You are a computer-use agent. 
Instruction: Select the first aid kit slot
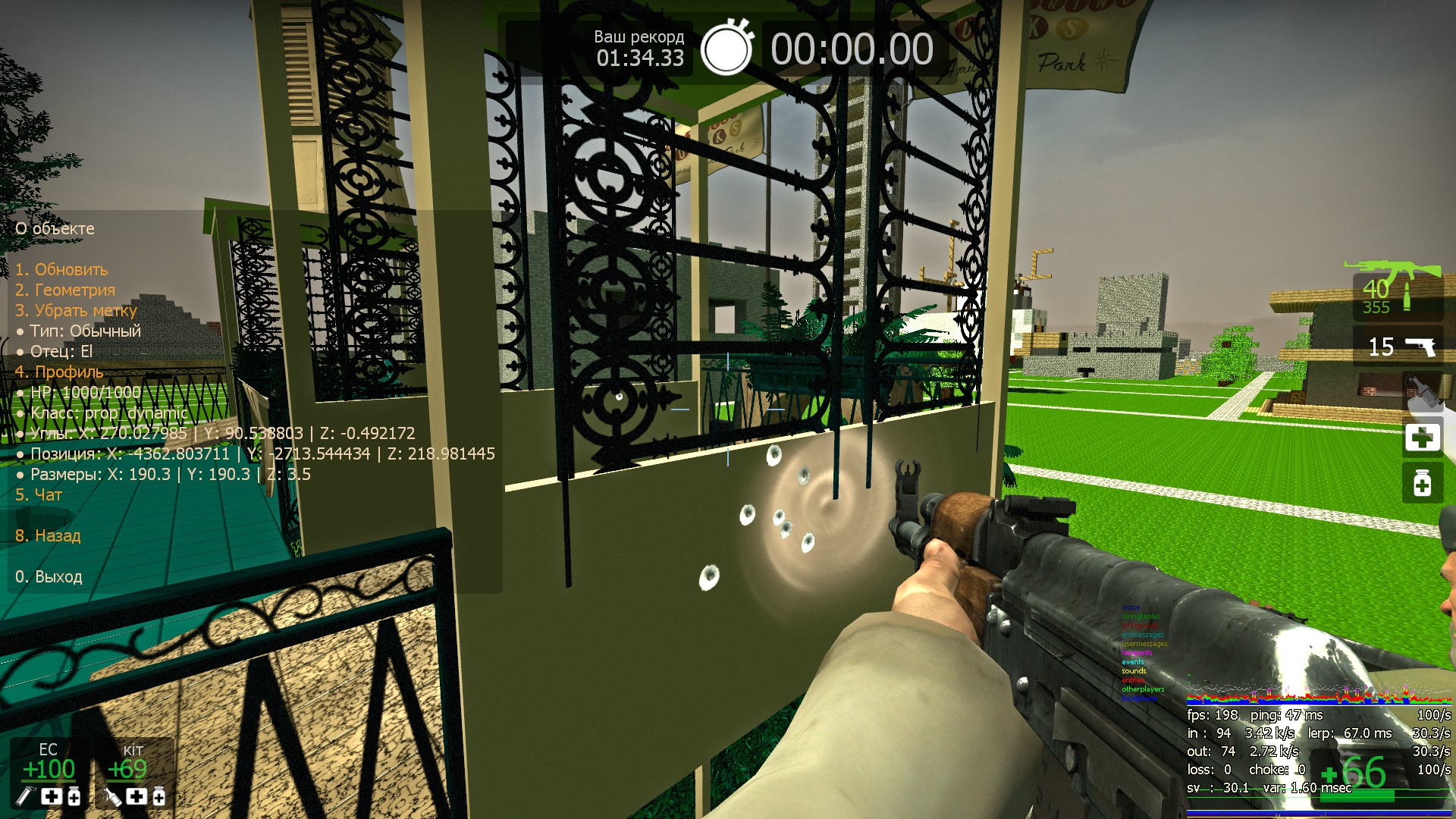click(1422, 438)
